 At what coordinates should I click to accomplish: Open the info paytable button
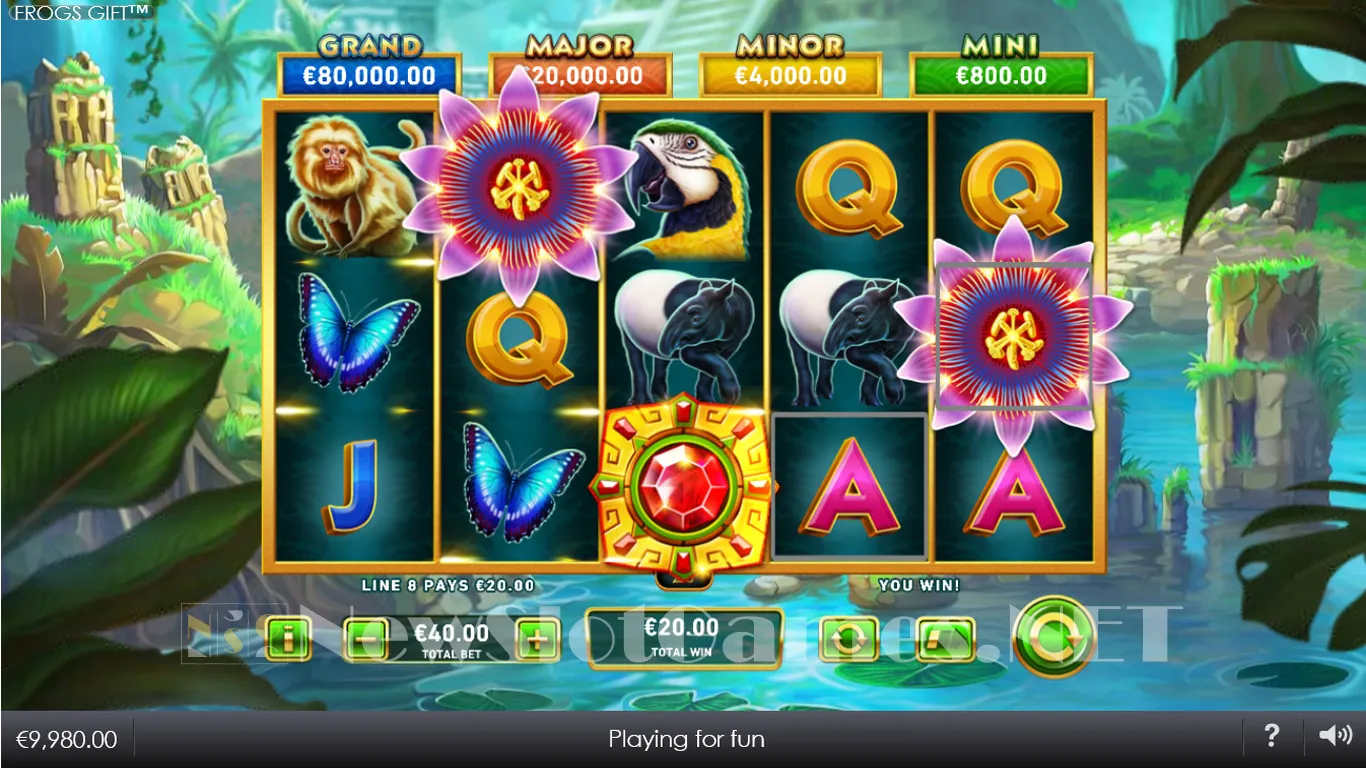click(x=289, y=638)
